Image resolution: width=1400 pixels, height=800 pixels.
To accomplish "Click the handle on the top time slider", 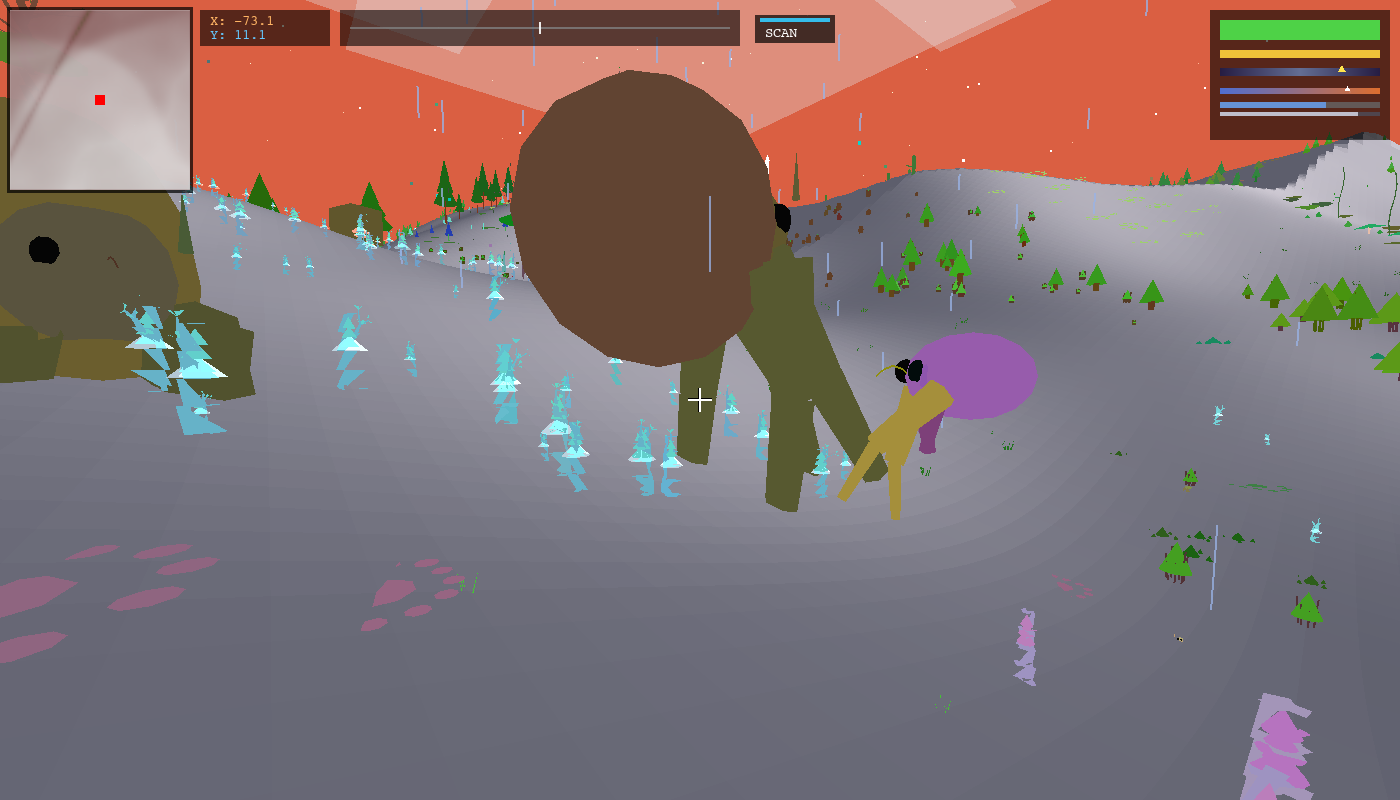I will pos(538,29).
